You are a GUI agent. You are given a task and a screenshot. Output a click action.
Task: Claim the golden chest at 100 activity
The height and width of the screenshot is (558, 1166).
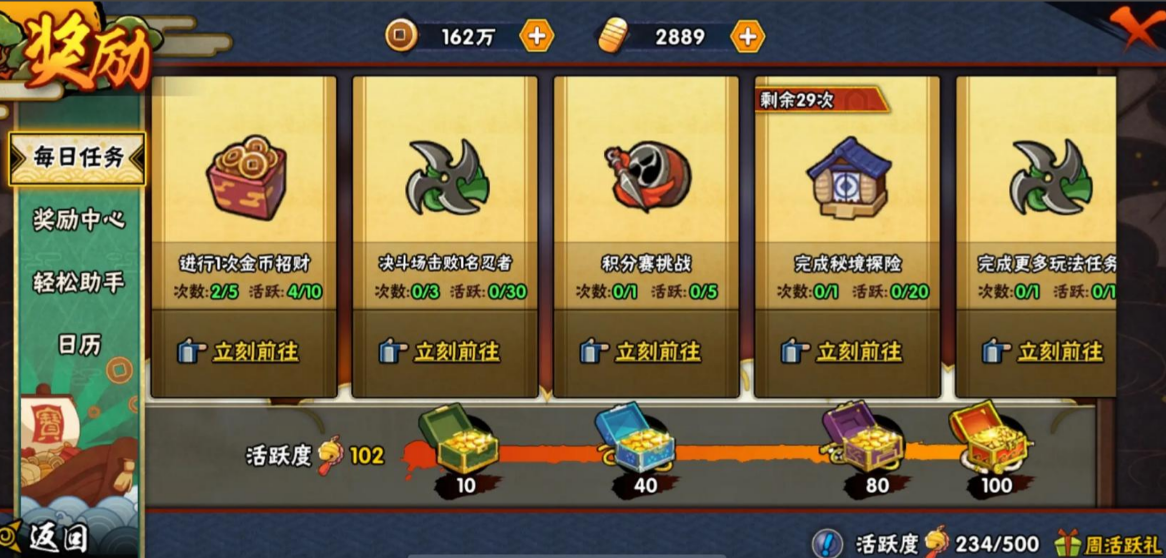click(988, 438)
